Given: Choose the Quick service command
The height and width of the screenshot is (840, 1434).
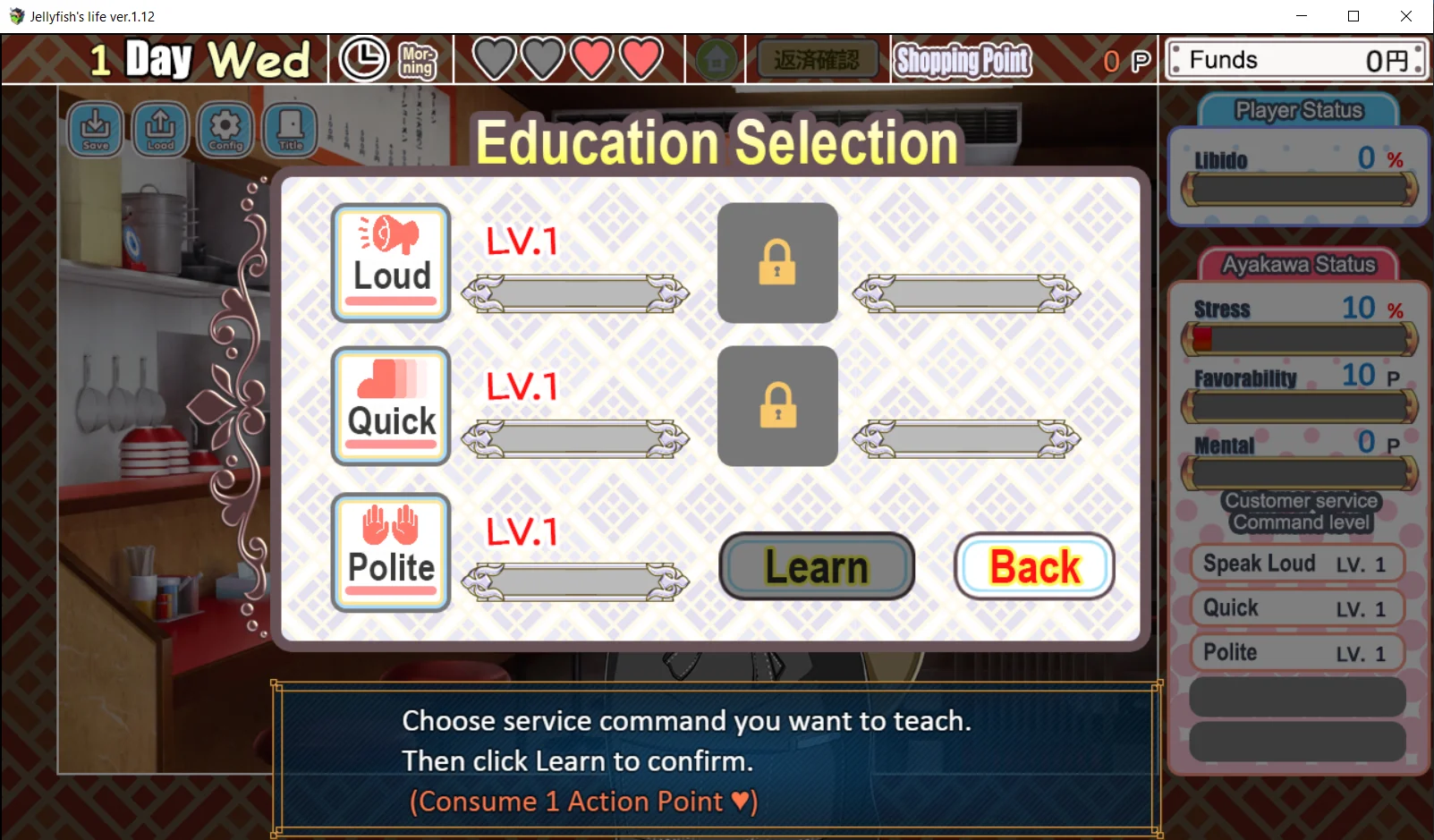Looking at the screenshot, I should tap(391, 406).
